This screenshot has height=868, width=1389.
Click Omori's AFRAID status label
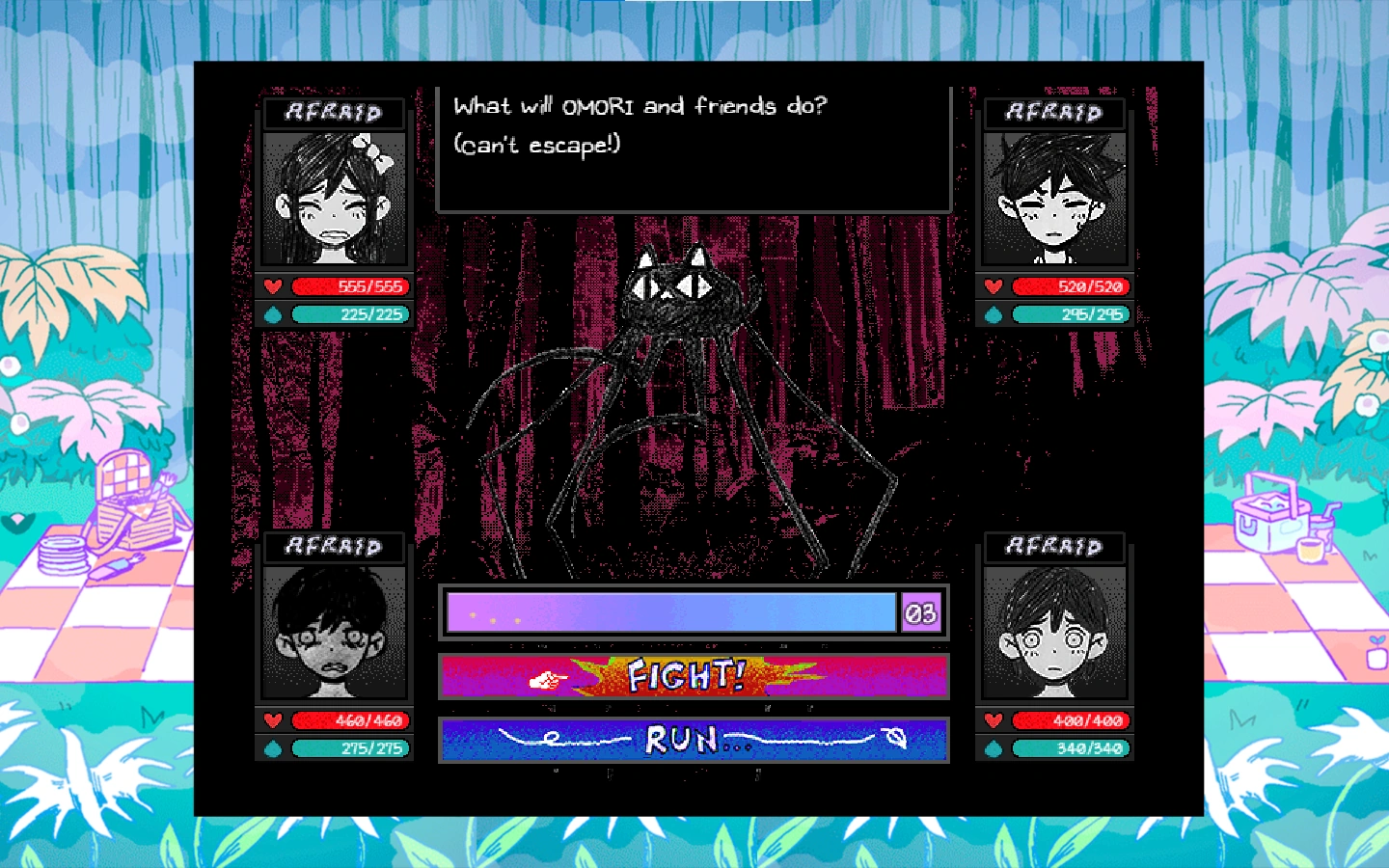(x=1055, y=547)
